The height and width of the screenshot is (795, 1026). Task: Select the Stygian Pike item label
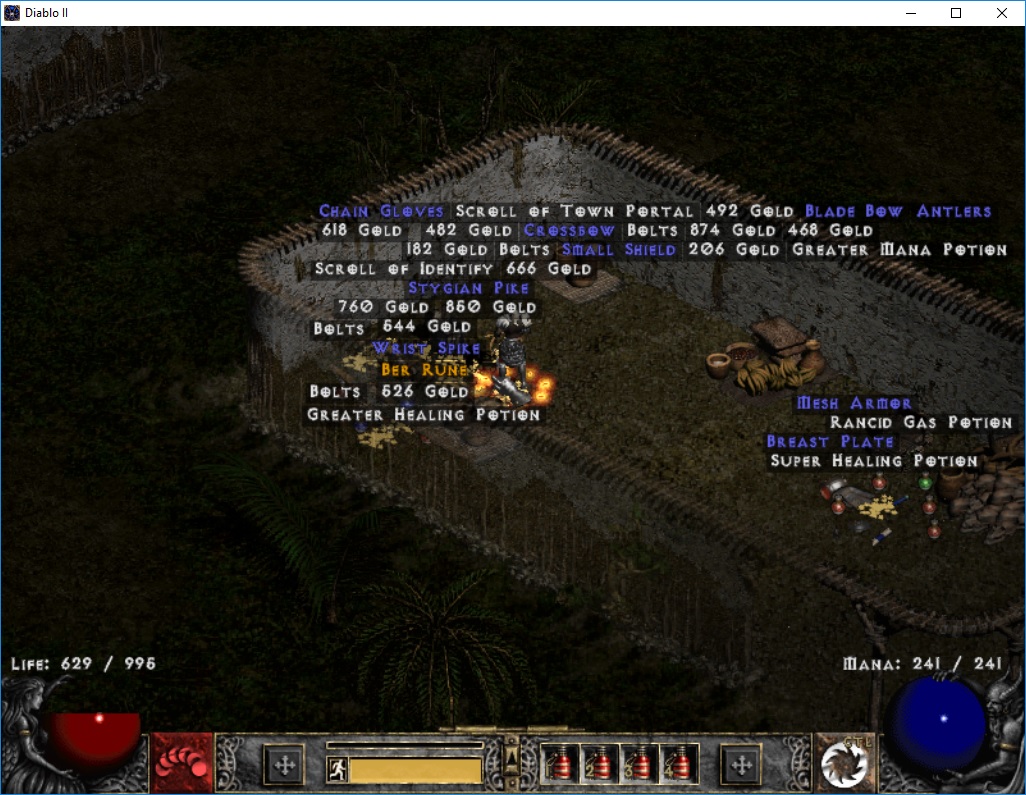coord(468,288)
